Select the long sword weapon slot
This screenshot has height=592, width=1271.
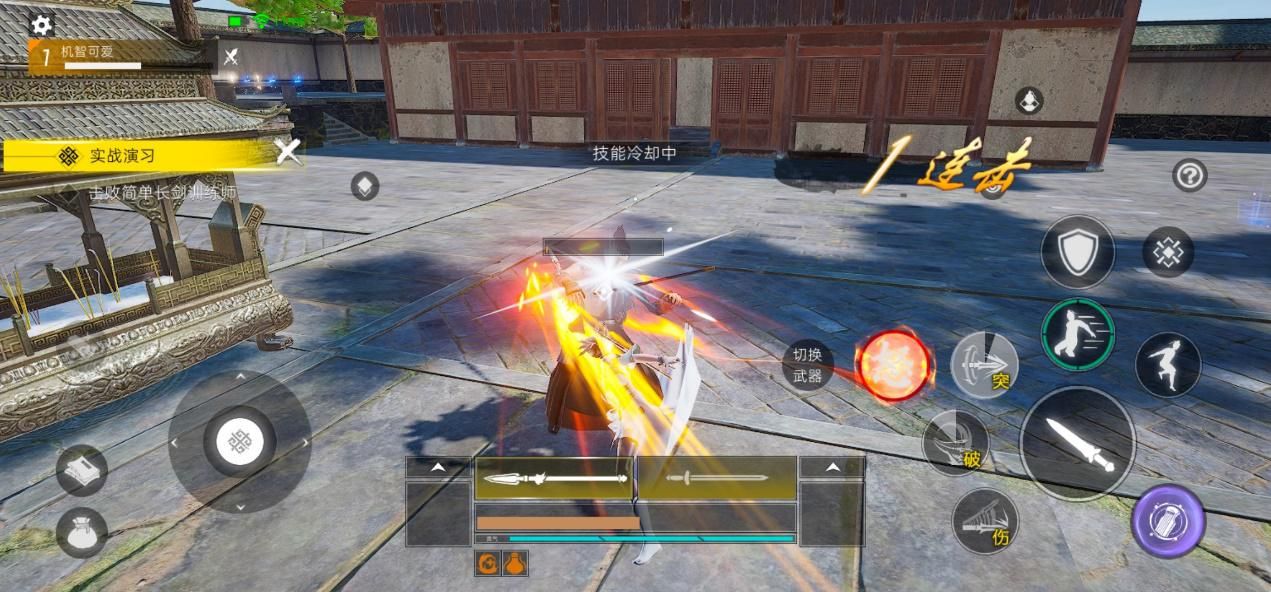[x=716, y=478]
